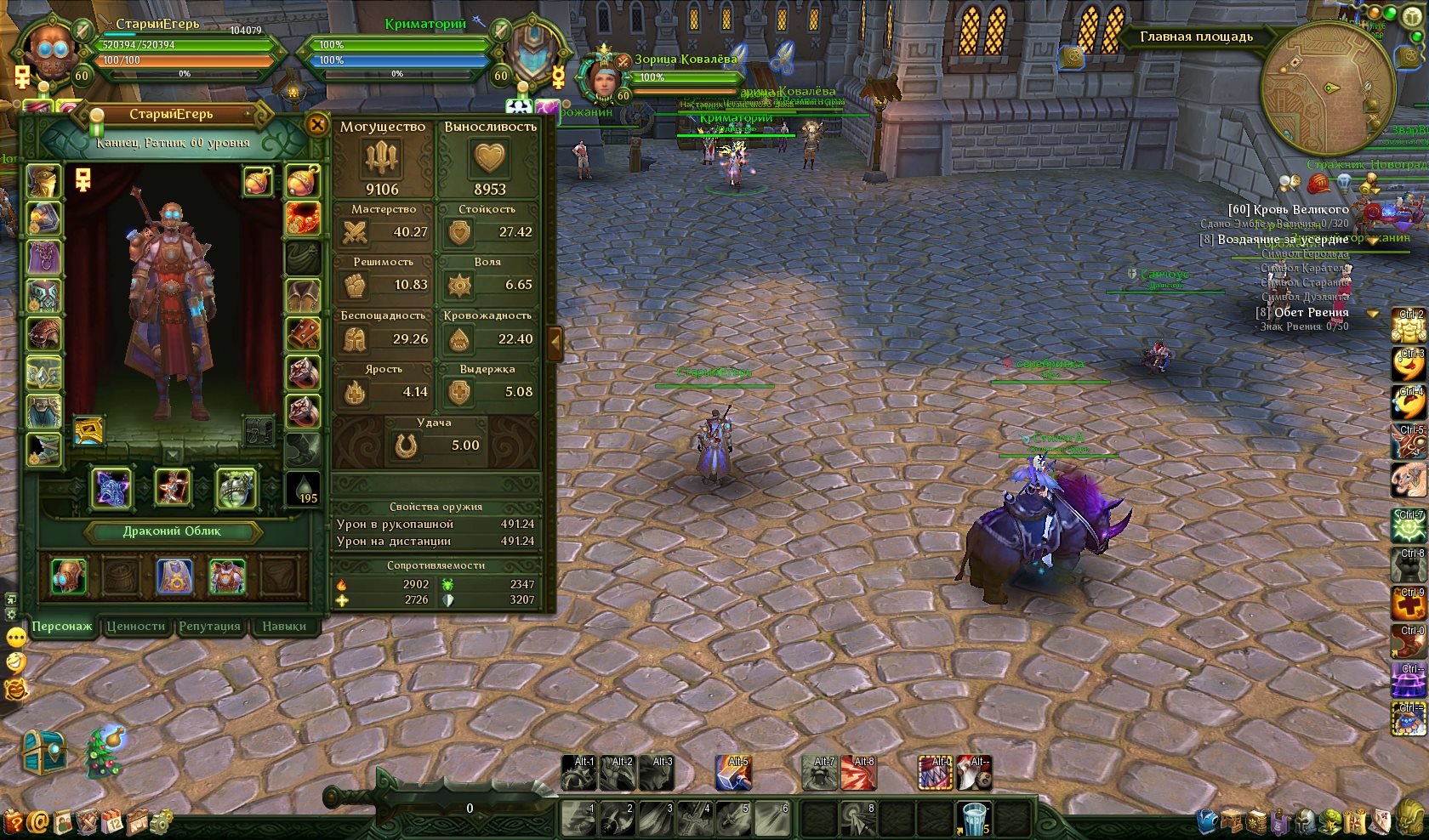Open the Репутация tab

pos(209,627)
